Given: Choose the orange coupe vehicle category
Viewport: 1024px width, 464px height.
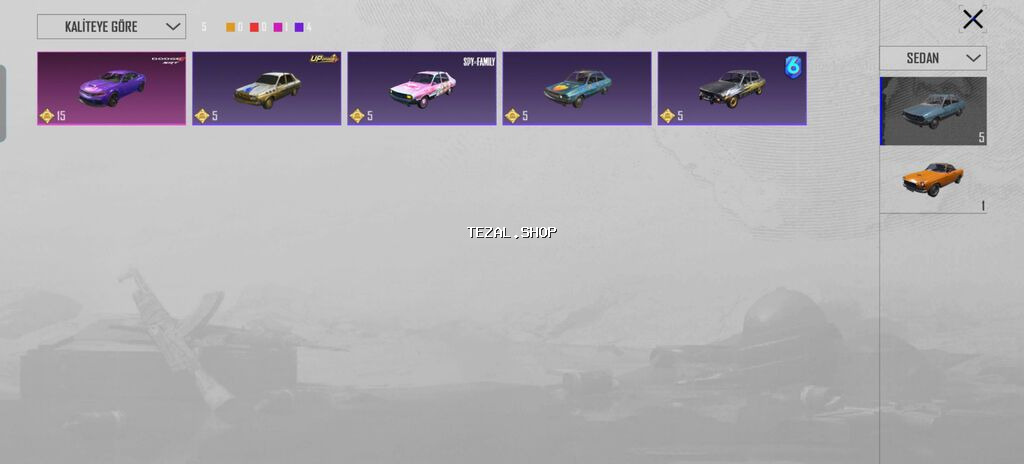Looking at the screenshot, I should coord(932,181).
